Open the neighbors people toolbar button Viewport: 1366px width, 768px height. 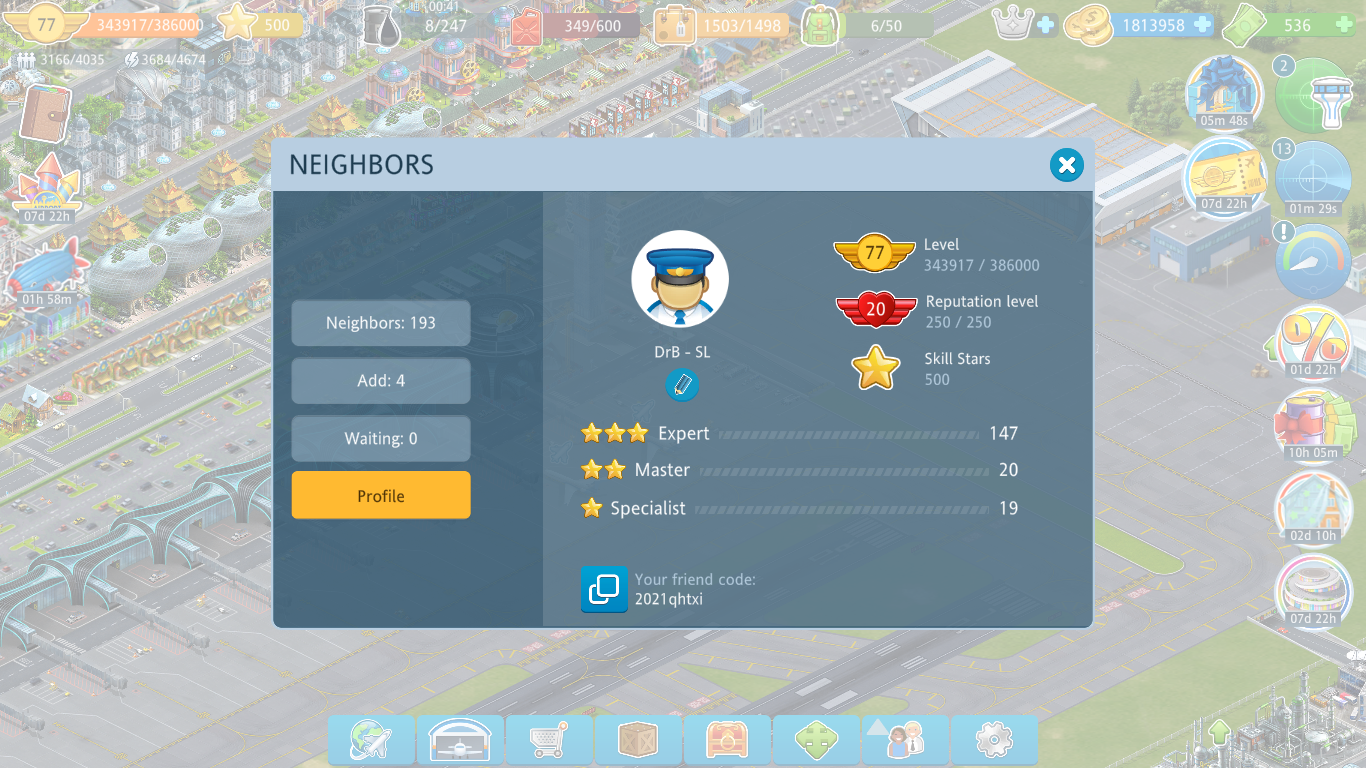click(x=905, y=741)
